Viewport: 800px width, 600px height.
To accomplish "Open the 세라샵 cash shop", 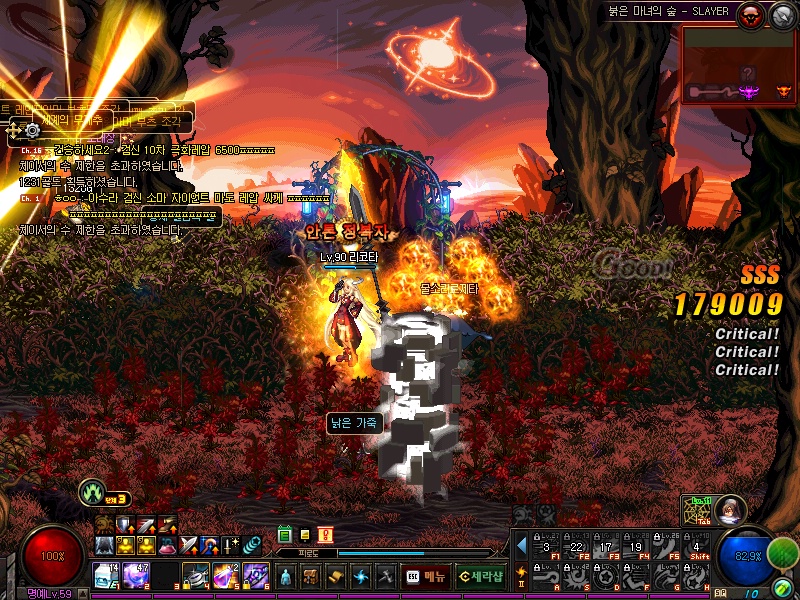I will [480, 577].
